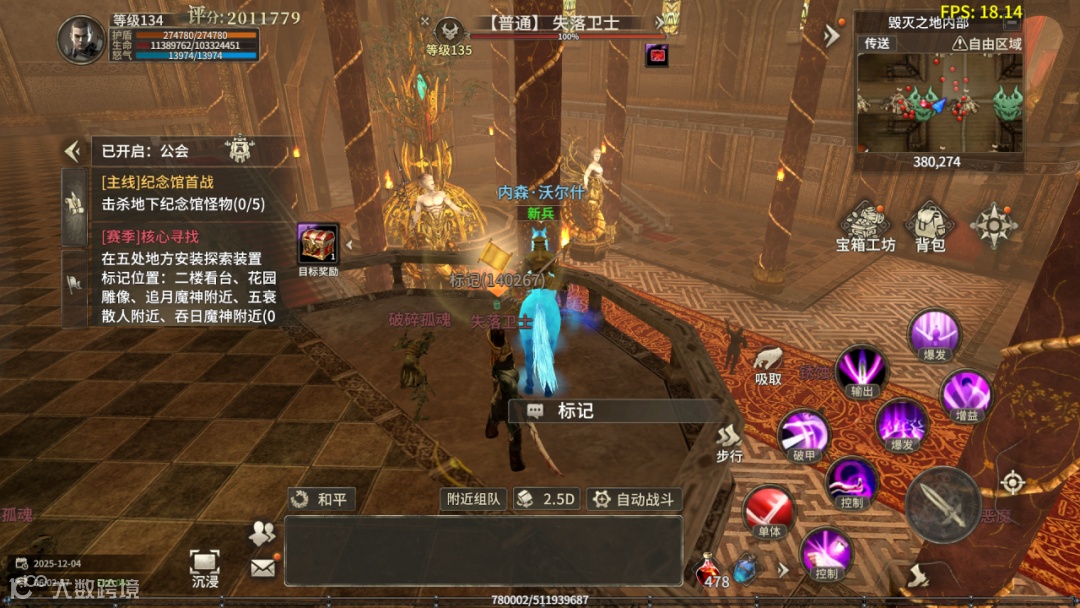Open the 宝箱工坊 chest workshop
The image size is (1080, 608).
(x=865, y=225)
